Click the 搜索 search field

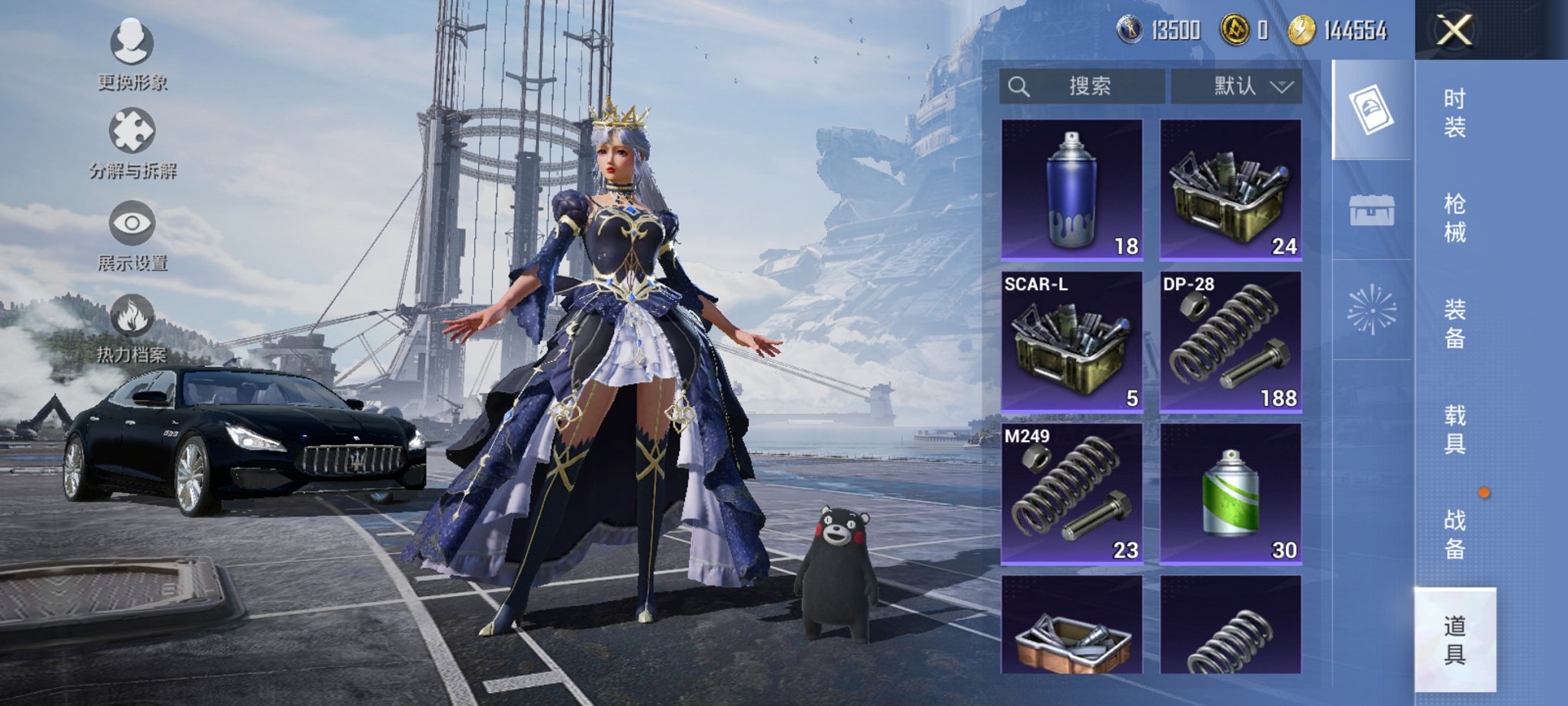tap(1082, 86)
